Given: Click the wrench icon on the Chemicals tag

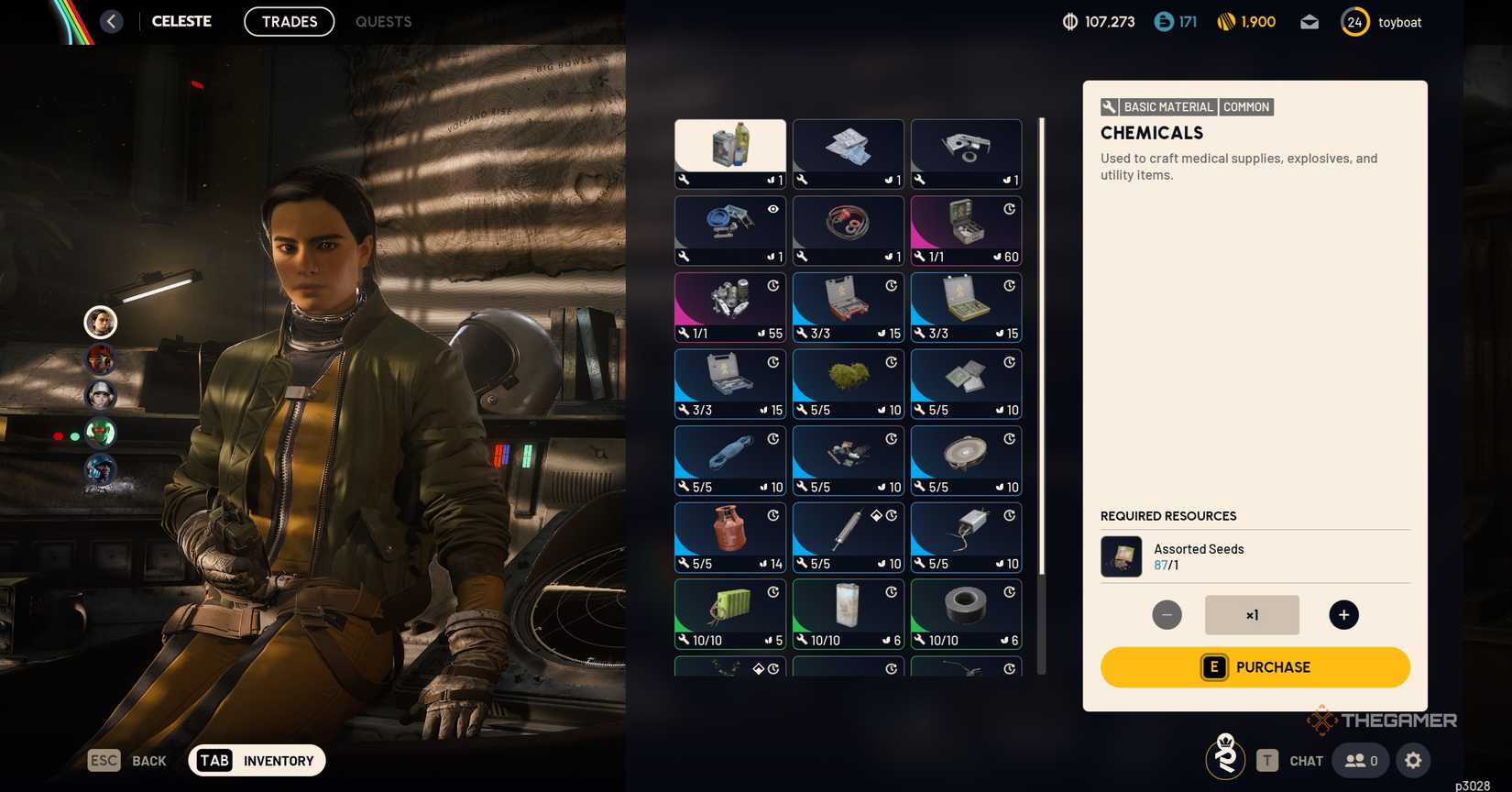Looking at the screenshot, I should point(1109,106).
